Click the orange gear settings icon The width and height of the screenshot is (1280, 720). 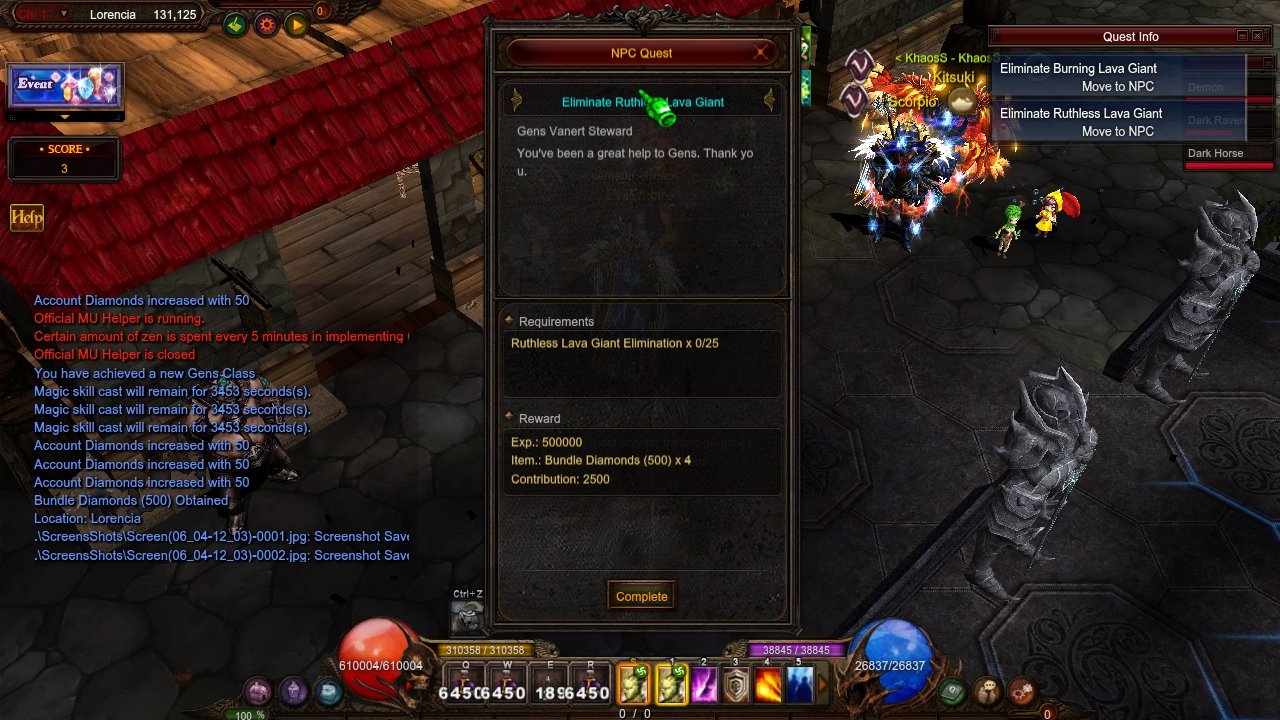click(x=266, y=25)
